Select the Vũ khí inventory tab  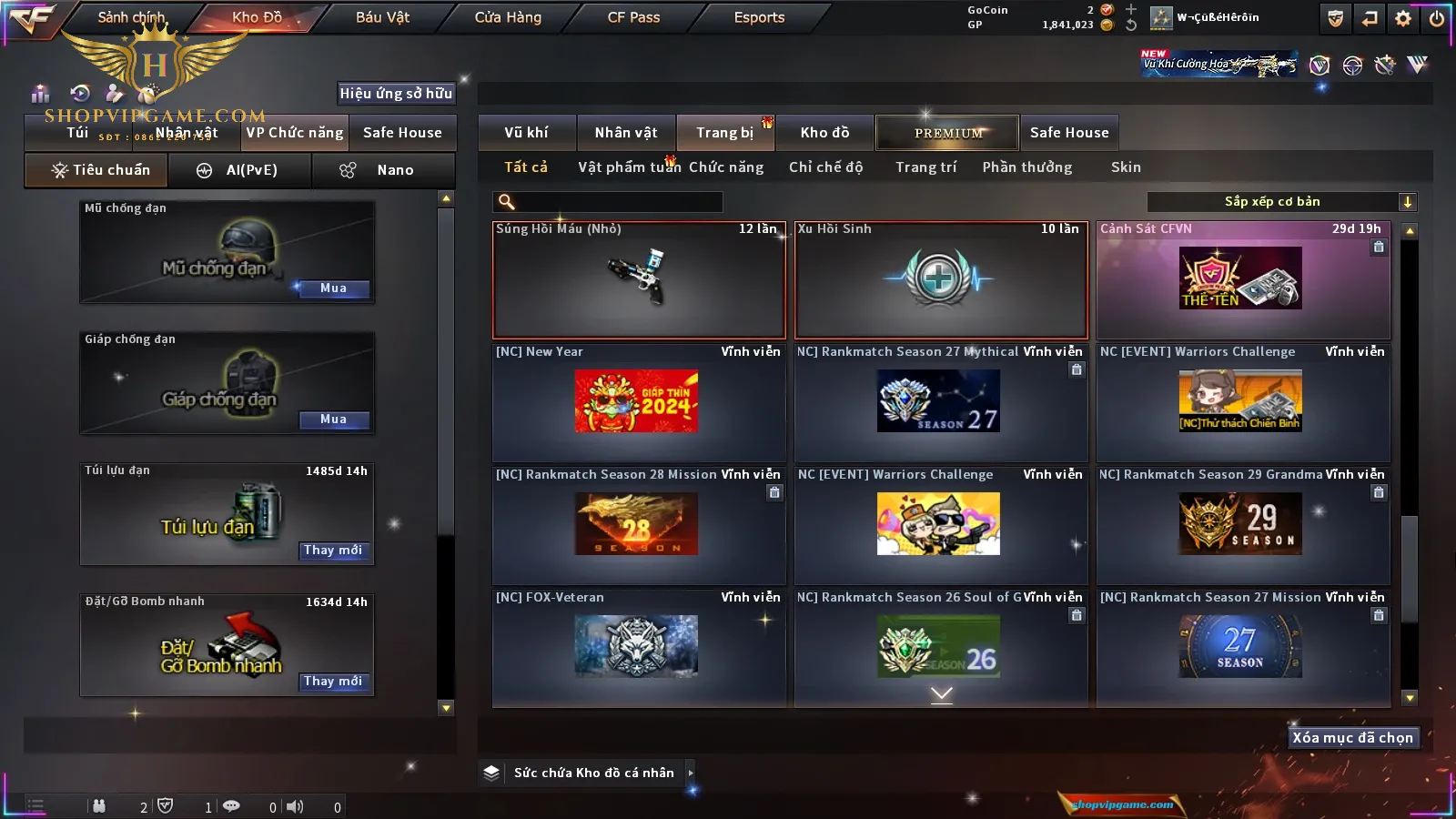coord(526,133)
